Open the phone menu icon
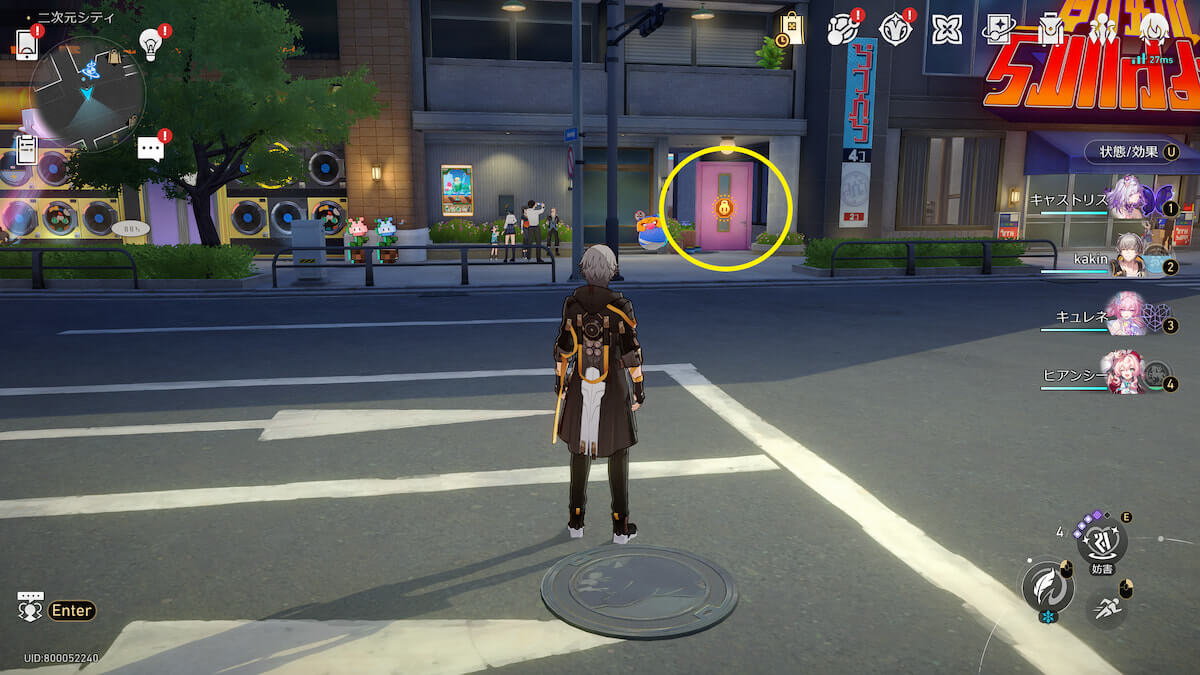Image resolution: width=1200 pixels, height=675 pixels. (26, 42)
